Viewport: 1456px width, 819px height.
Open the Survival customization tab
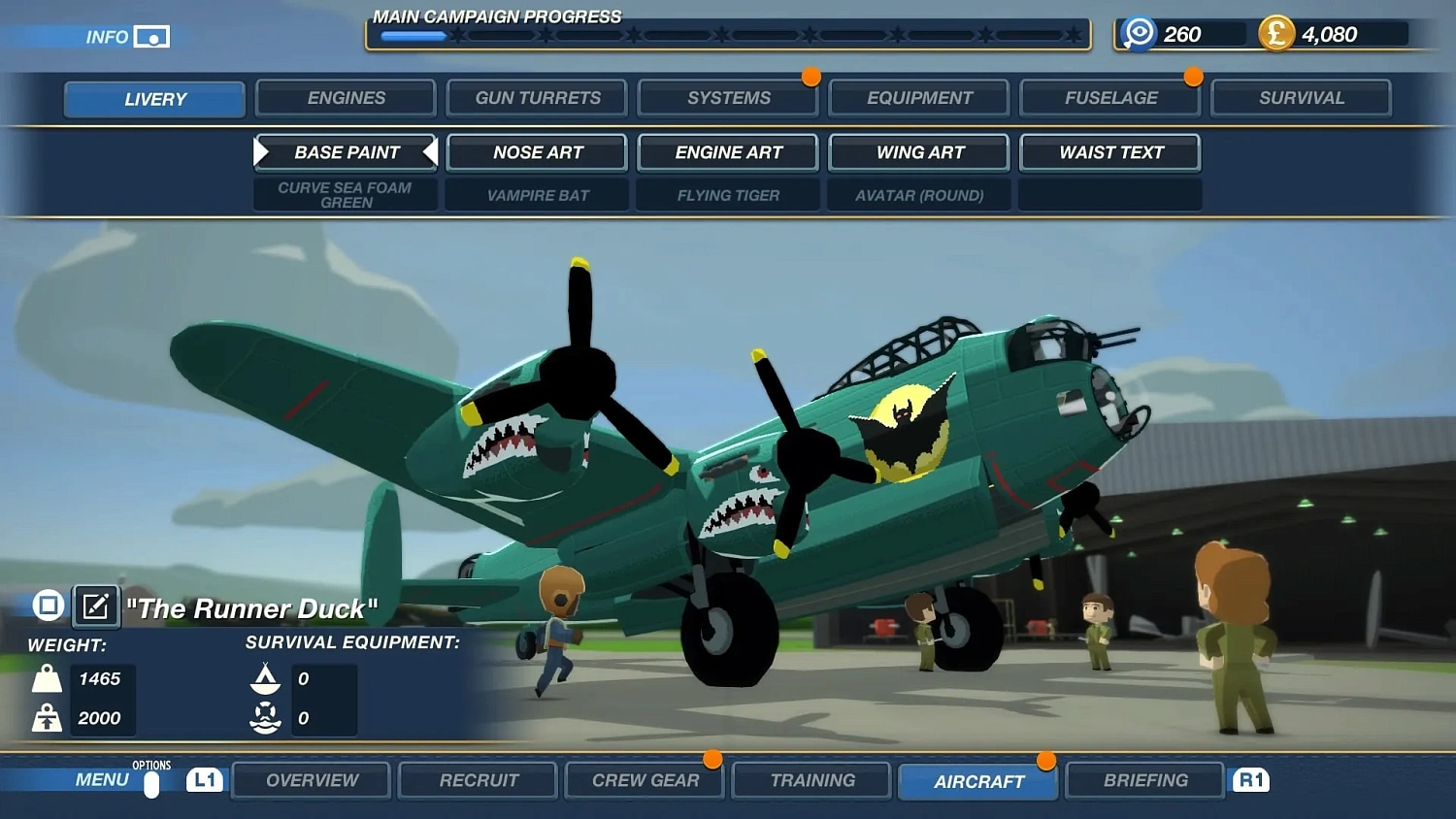1301,97
